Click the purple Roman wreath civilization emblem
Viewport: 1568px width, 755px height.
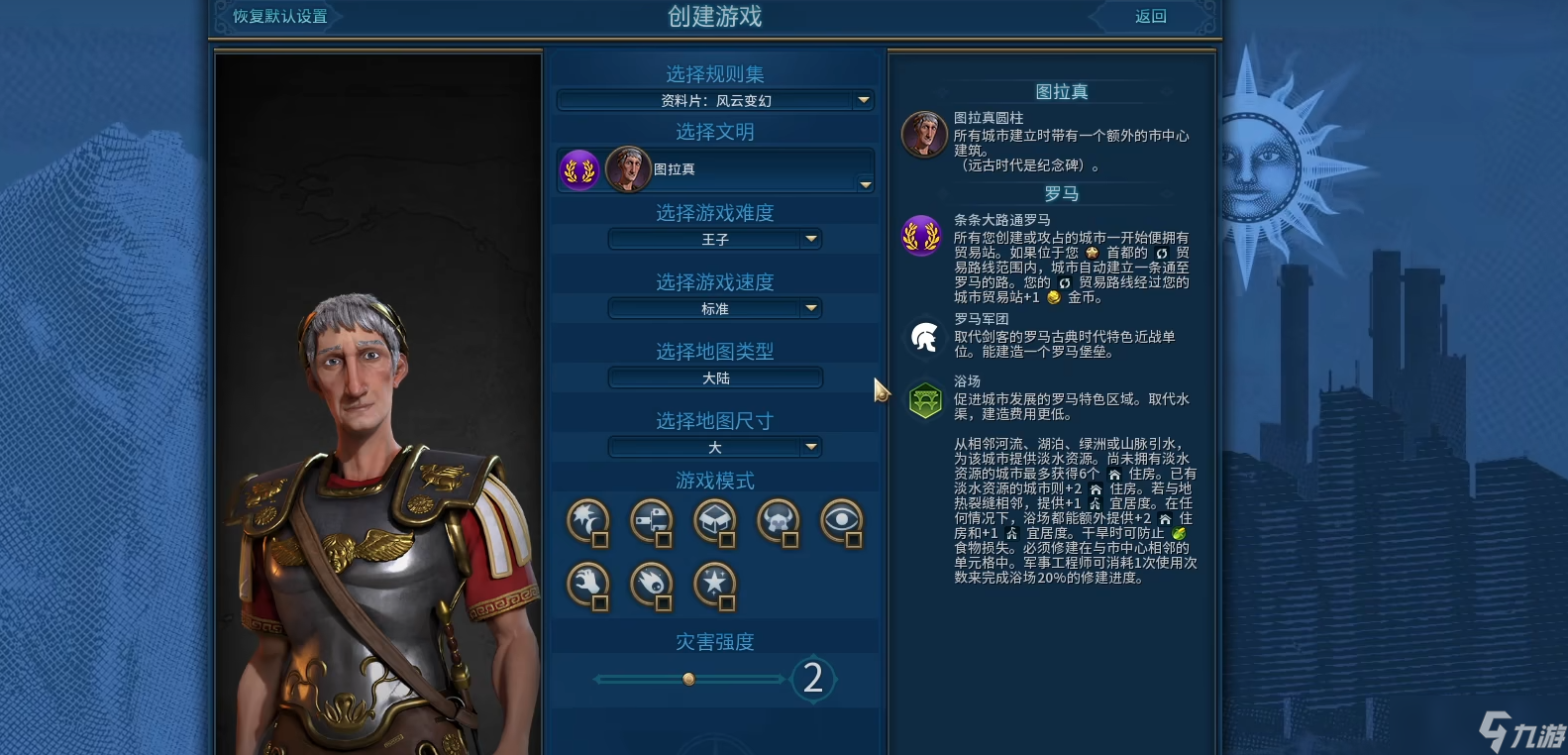579,169
